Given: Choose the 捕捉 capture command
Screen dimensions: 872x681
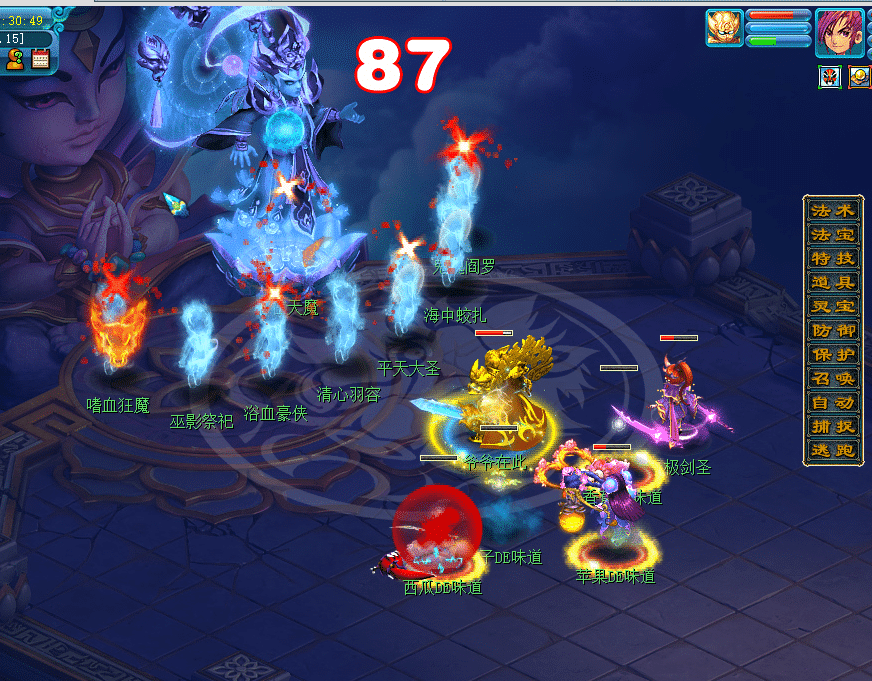Looking at the screenshot, I should coord(832,428).
